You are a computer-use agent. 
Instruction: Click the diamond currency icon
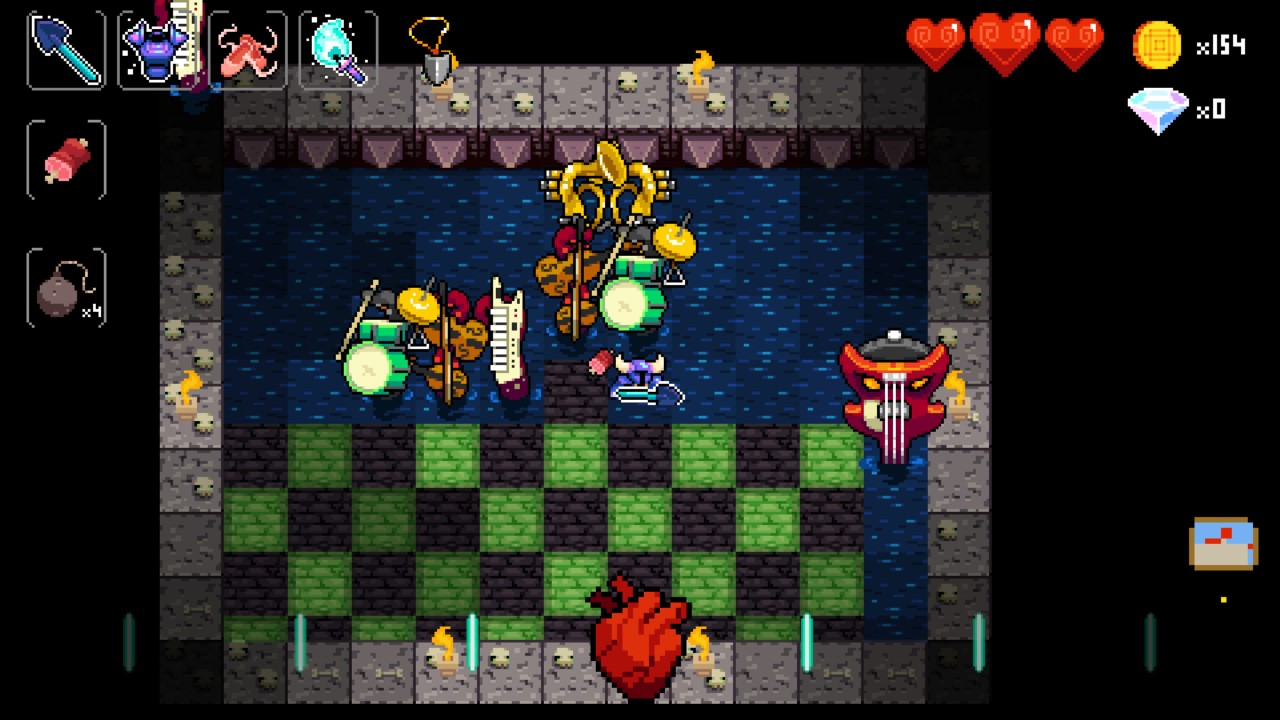1158,110
